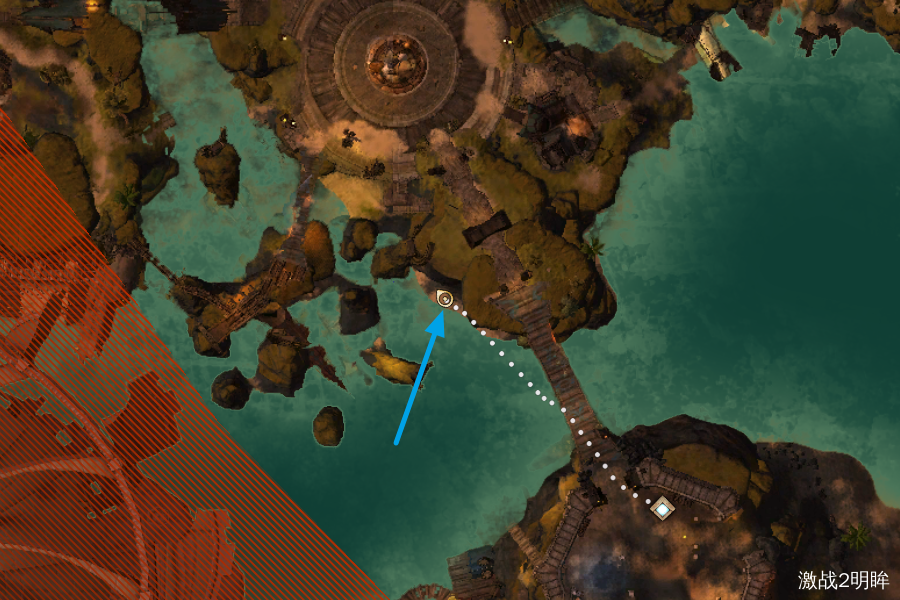Click the round map marker the blue arrow points to
The width and height of the screenshot is (900, 600).
pyautogui.click(x=445, y=298)
